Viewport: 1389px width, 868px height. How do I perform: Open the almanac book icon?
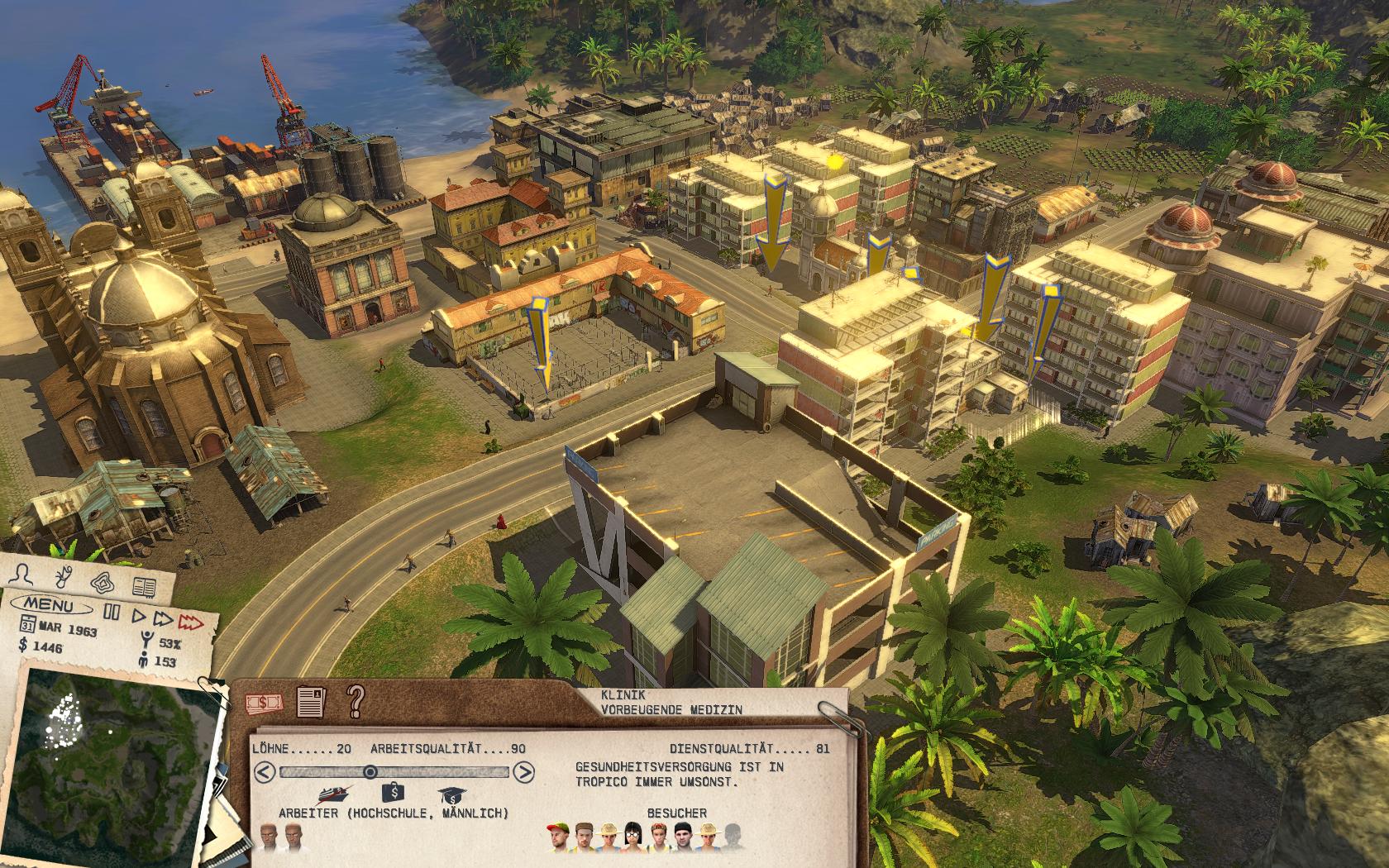[x=144, y=588]
